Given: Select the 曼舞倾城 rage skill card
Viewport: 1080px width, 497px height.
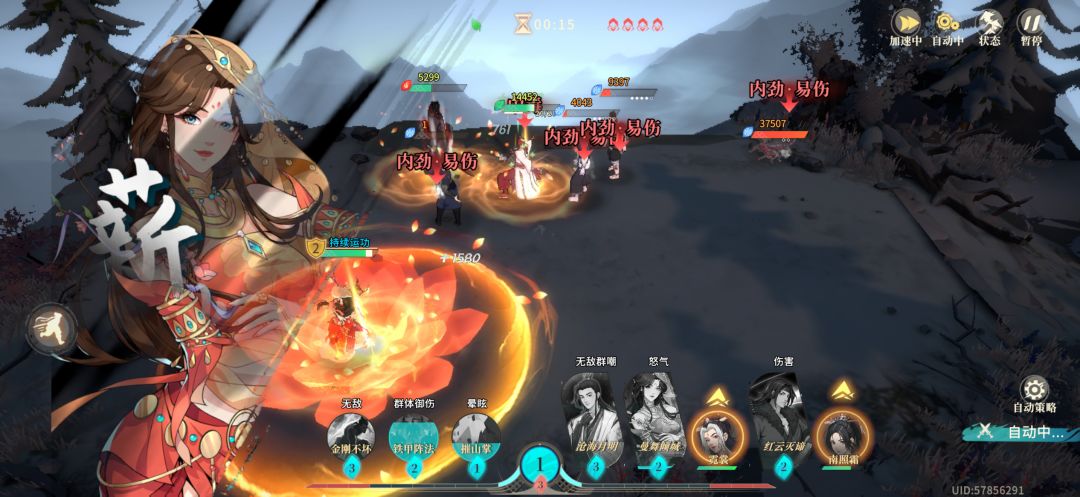Looking at the screenshot, I should click(658, 413).
